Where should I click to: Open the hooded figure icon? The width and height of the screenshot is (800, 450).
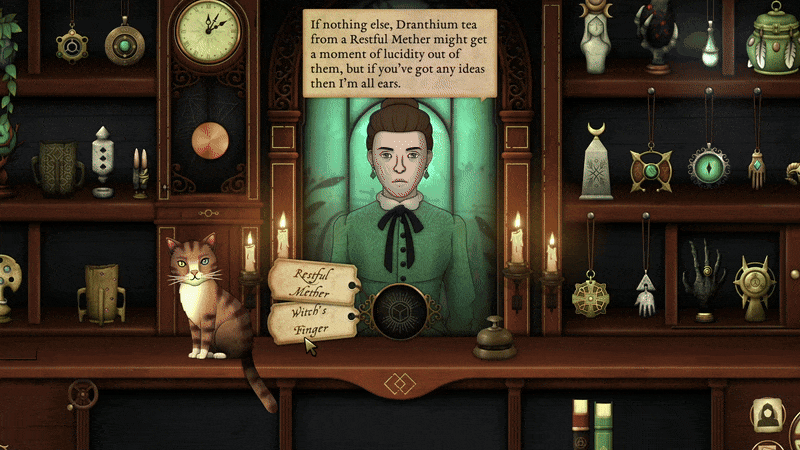[x=767, y=413]
